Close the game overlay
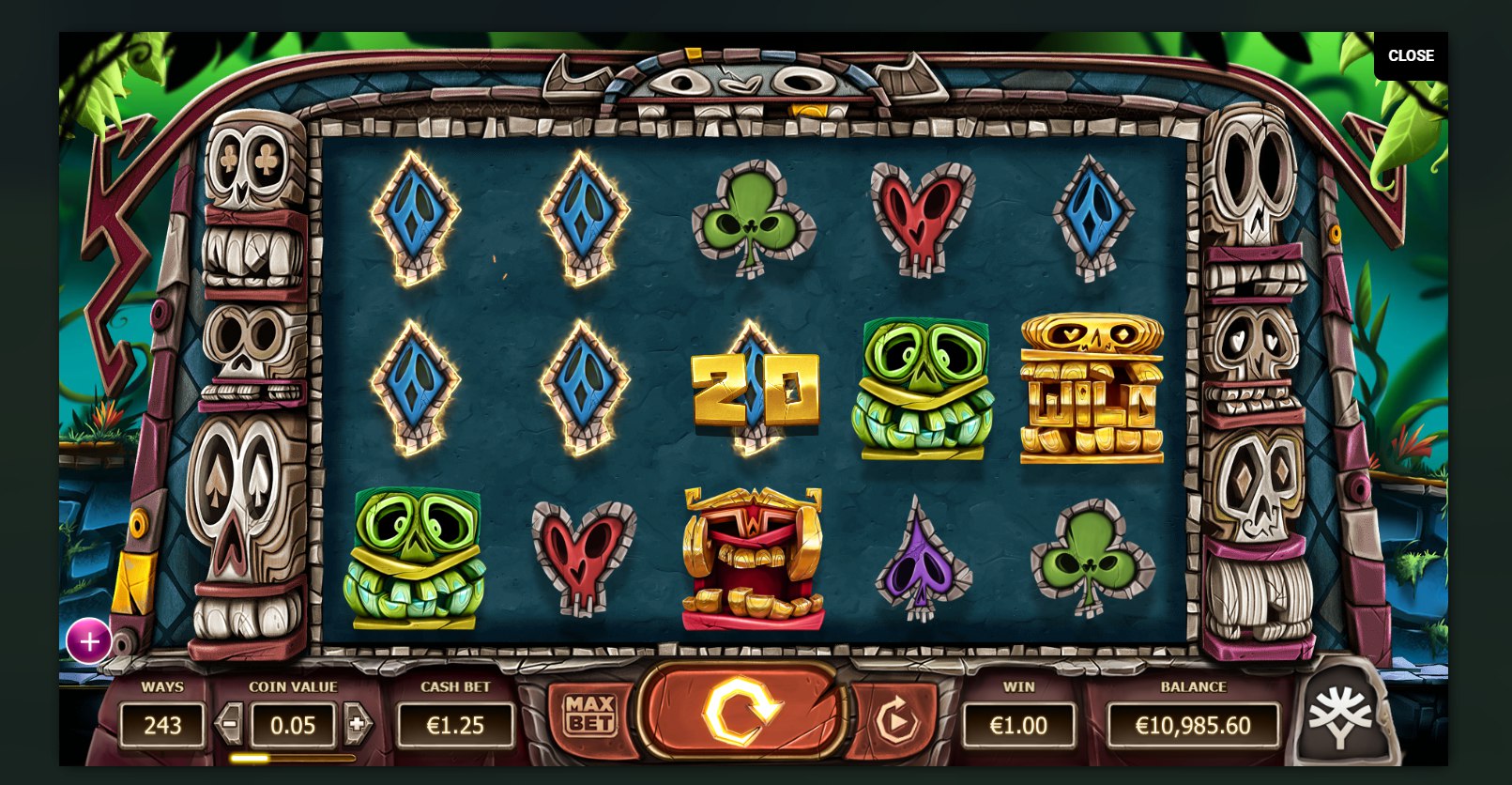1512x785 pixels. point(1410,55)
